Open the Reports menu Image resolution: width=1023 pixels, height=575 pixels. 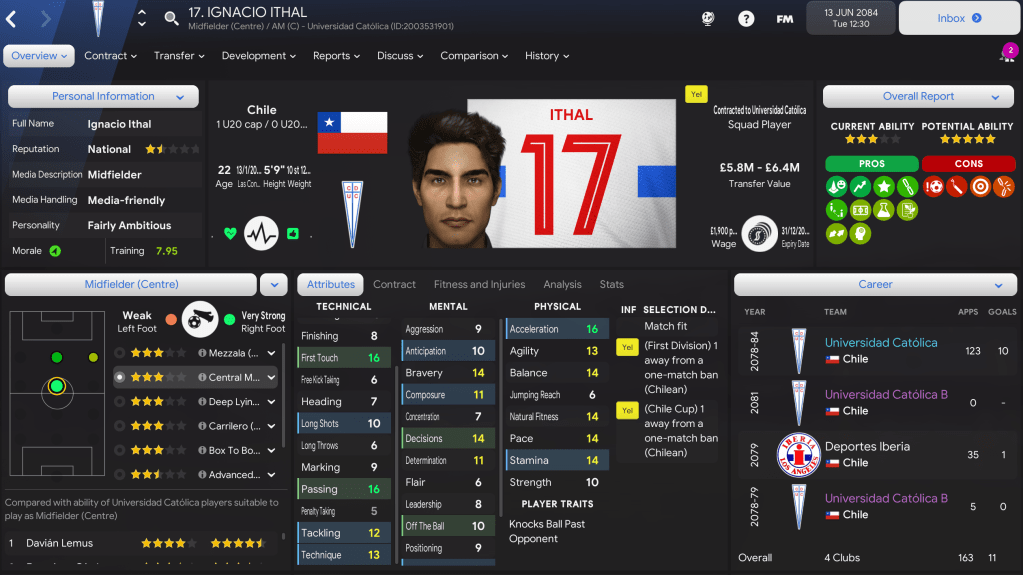[x=336, y=56]
